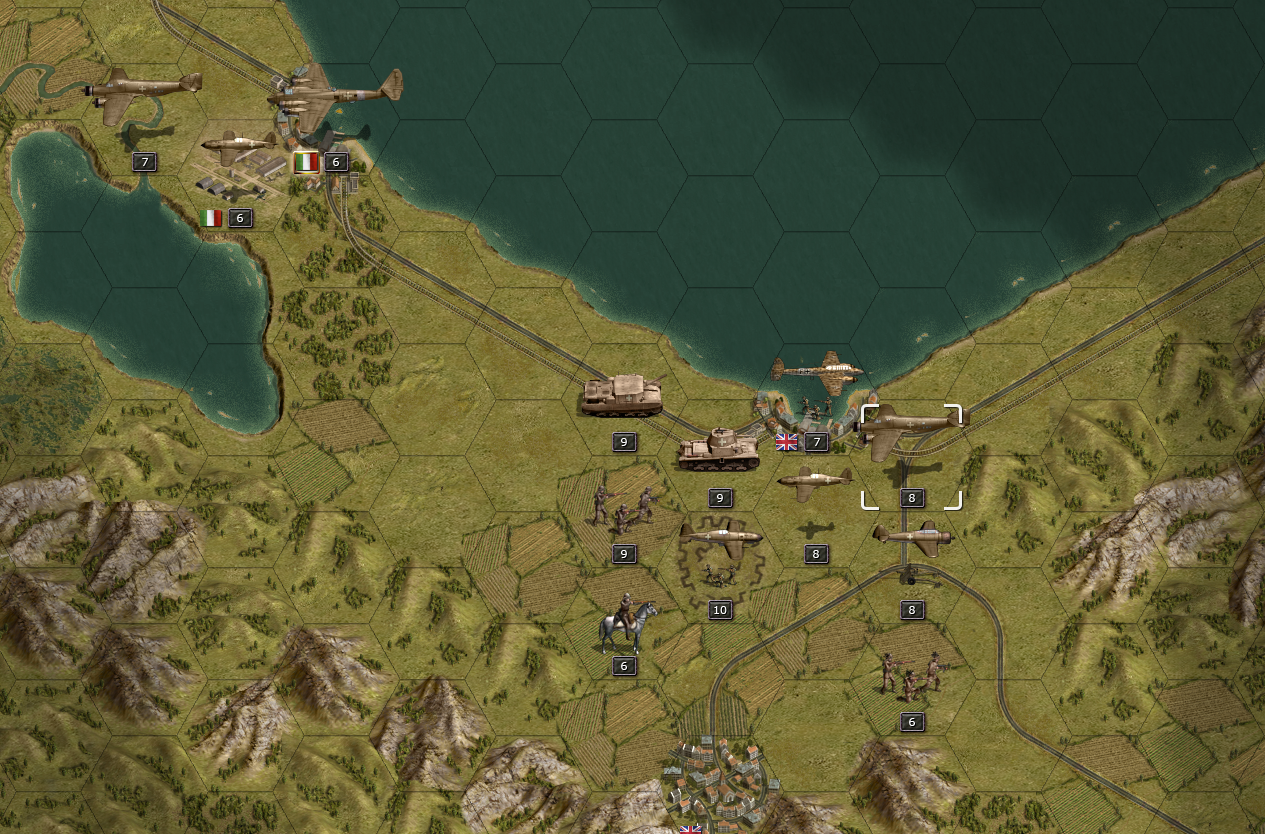The height and width of the screenshot is (834, 1265).
Task: Select the cavalry unit on the white horse
Action: [627, 626]
